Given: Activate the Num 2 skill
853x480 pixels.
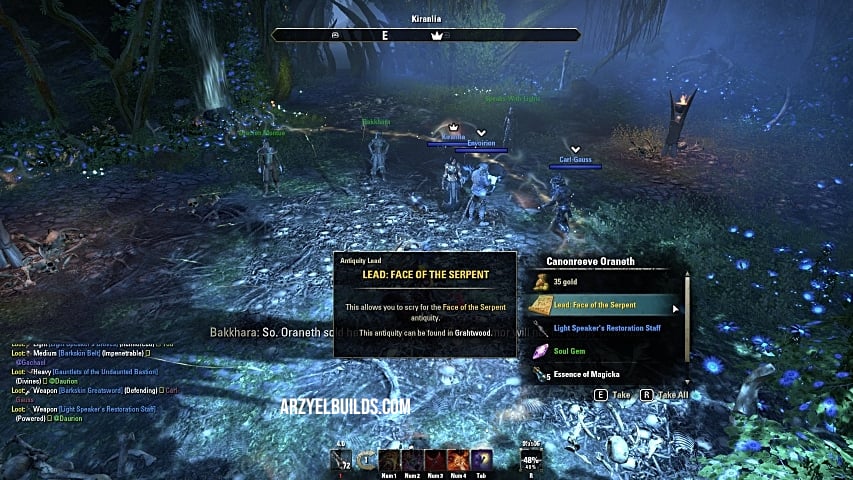Looking at the screenshot, I should click(x=413, y=460).
